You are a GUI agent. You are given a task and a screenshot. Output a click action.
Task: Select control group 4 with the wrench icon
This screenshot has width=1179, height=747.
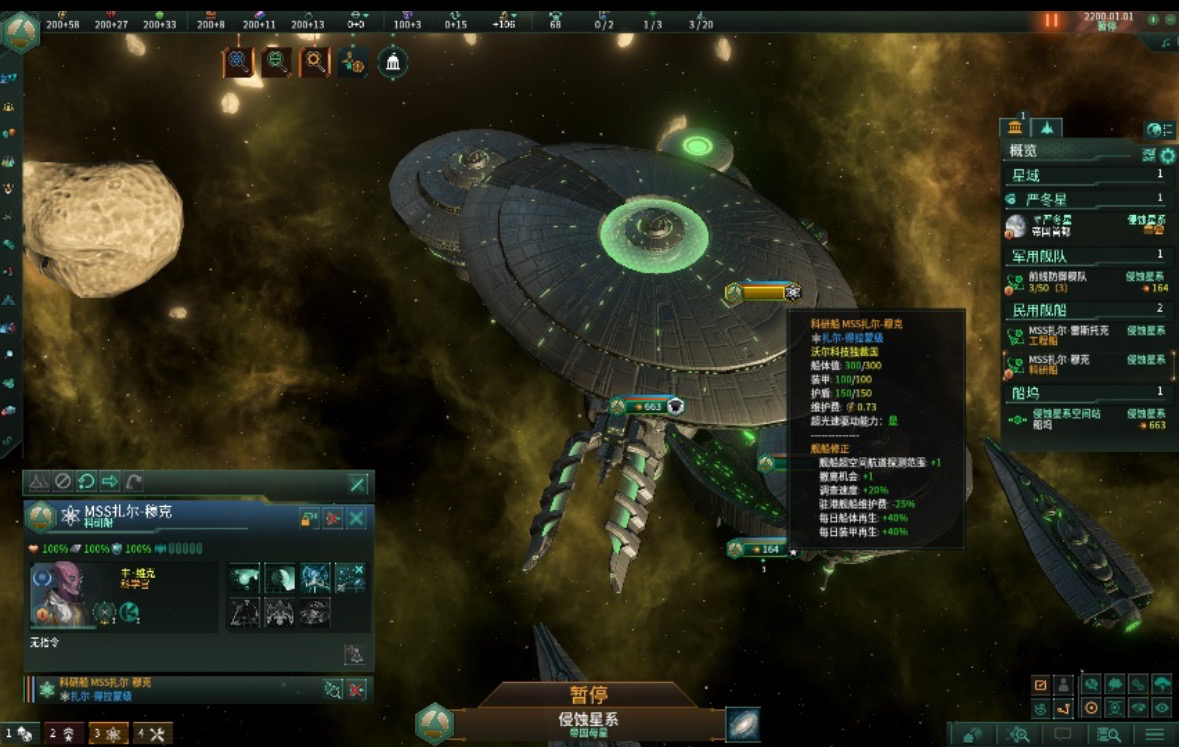[x=153, y=734]
